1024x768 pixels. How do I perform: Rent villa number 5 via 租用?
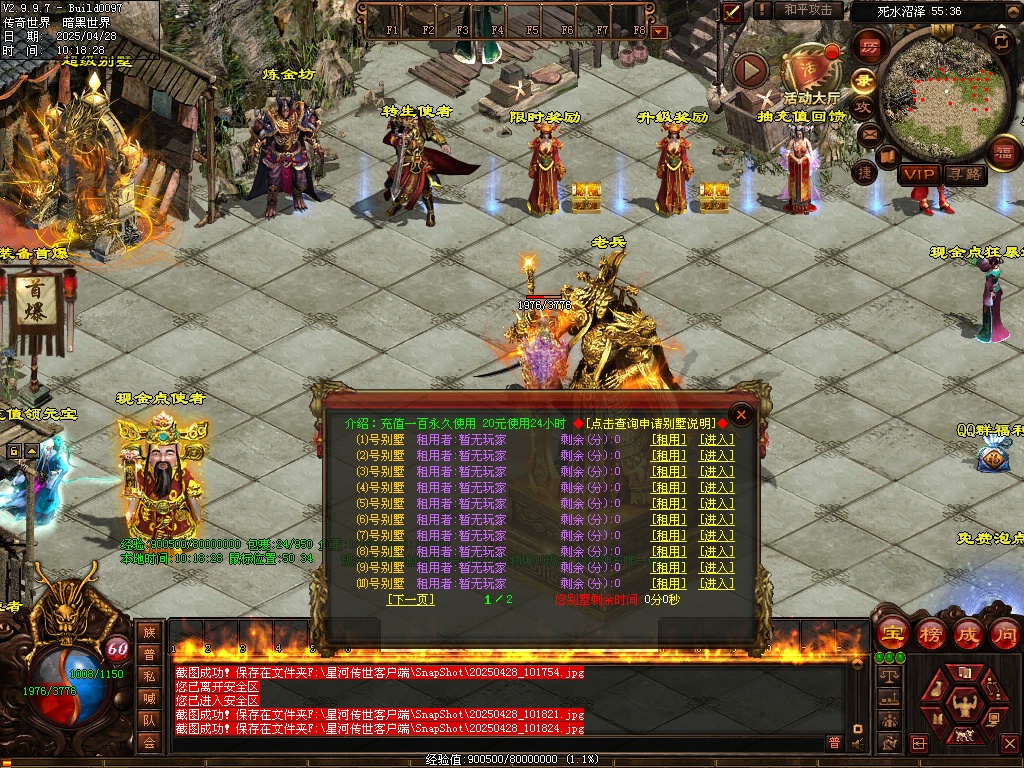(x=669, y=503)
